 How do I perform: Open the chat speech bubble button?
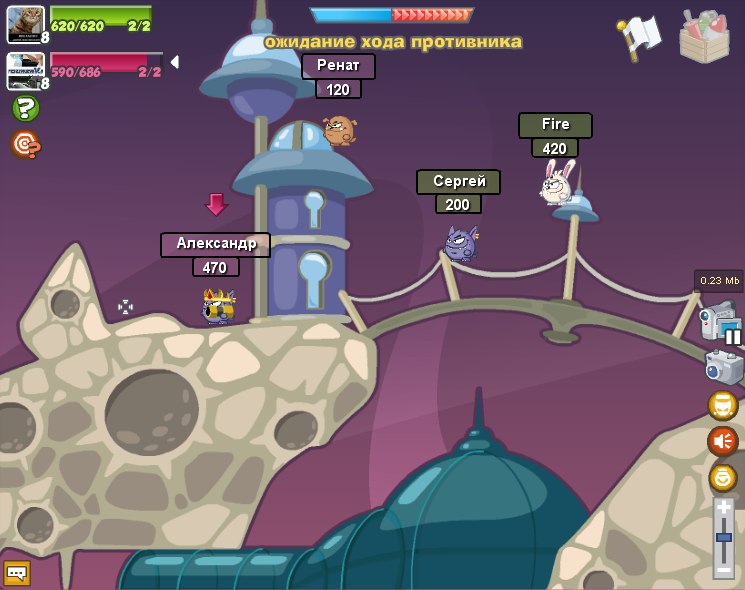[17, 572]
